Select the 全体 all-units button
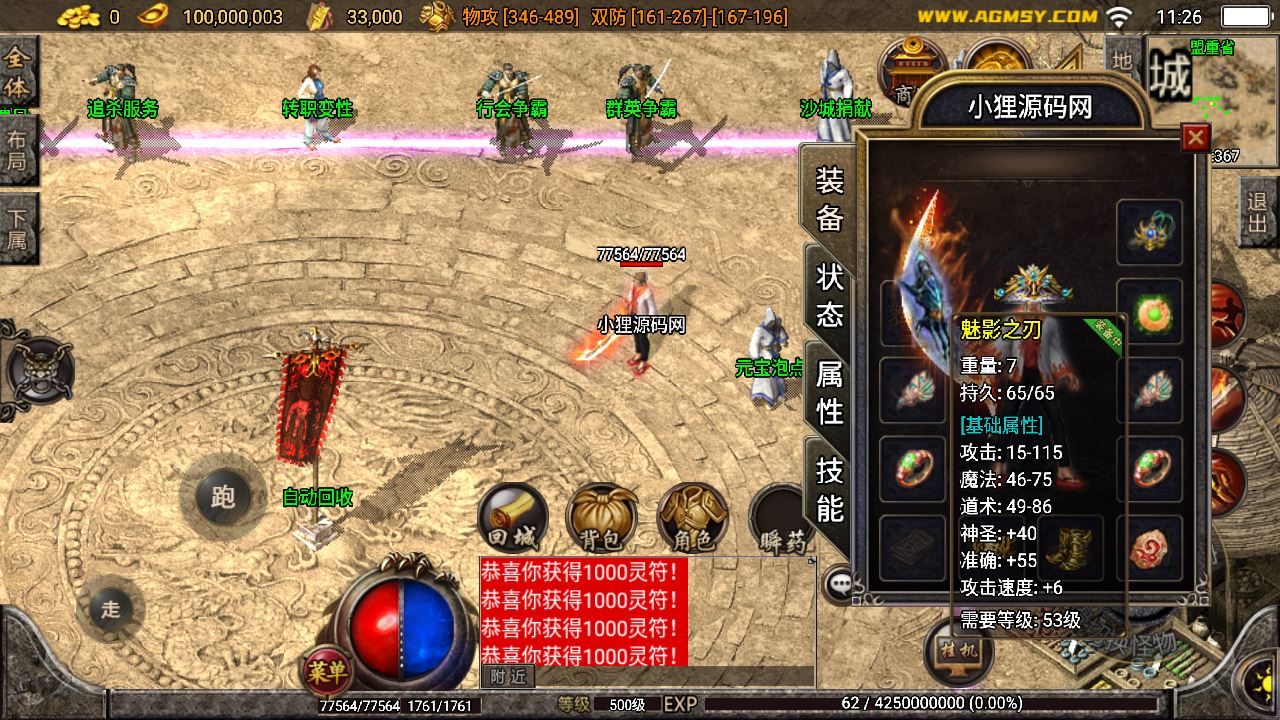 (18, 70)
